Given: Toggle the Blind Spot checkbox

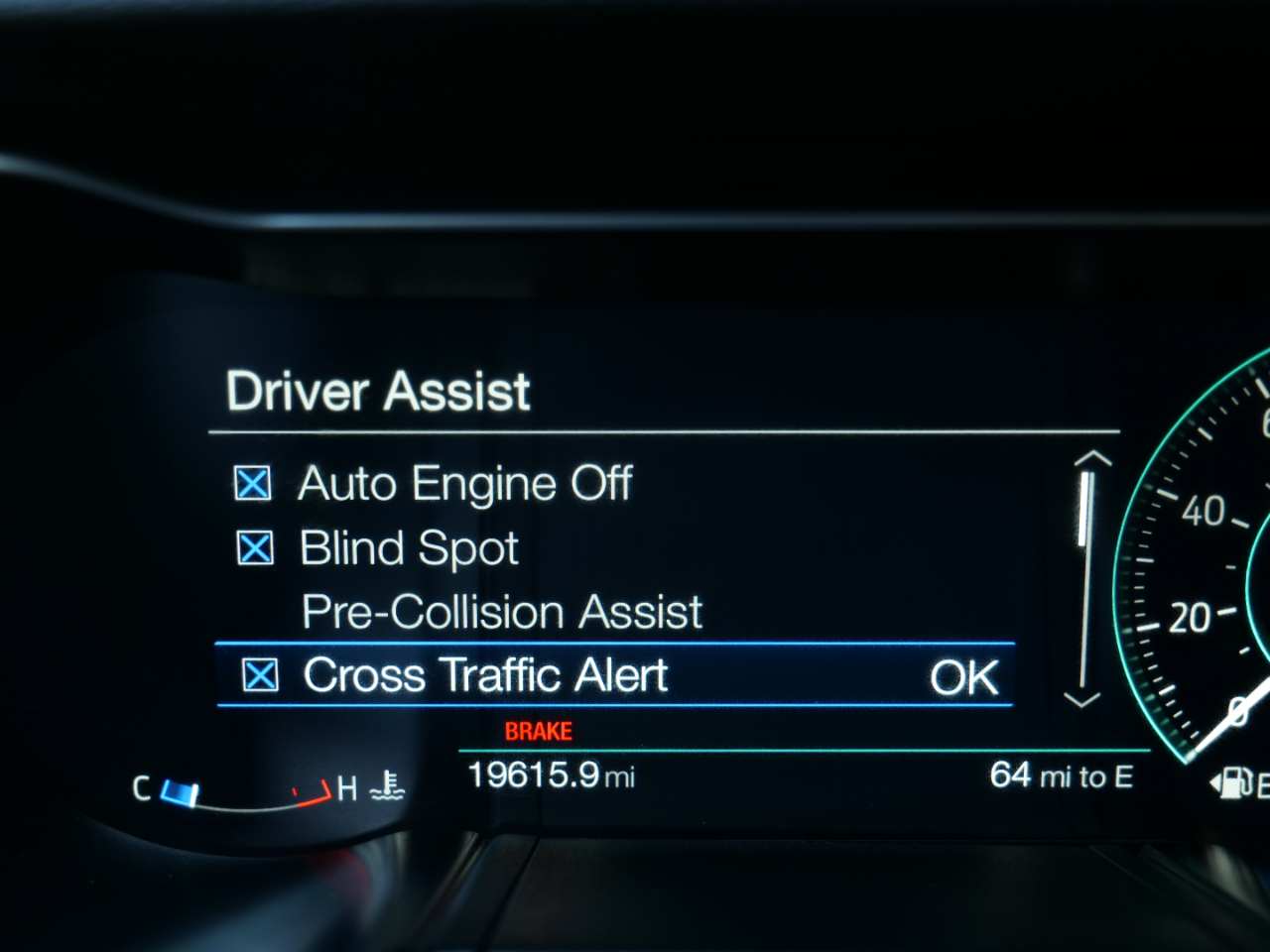Looking at the screenshot, I should click(x=255, y=547).
